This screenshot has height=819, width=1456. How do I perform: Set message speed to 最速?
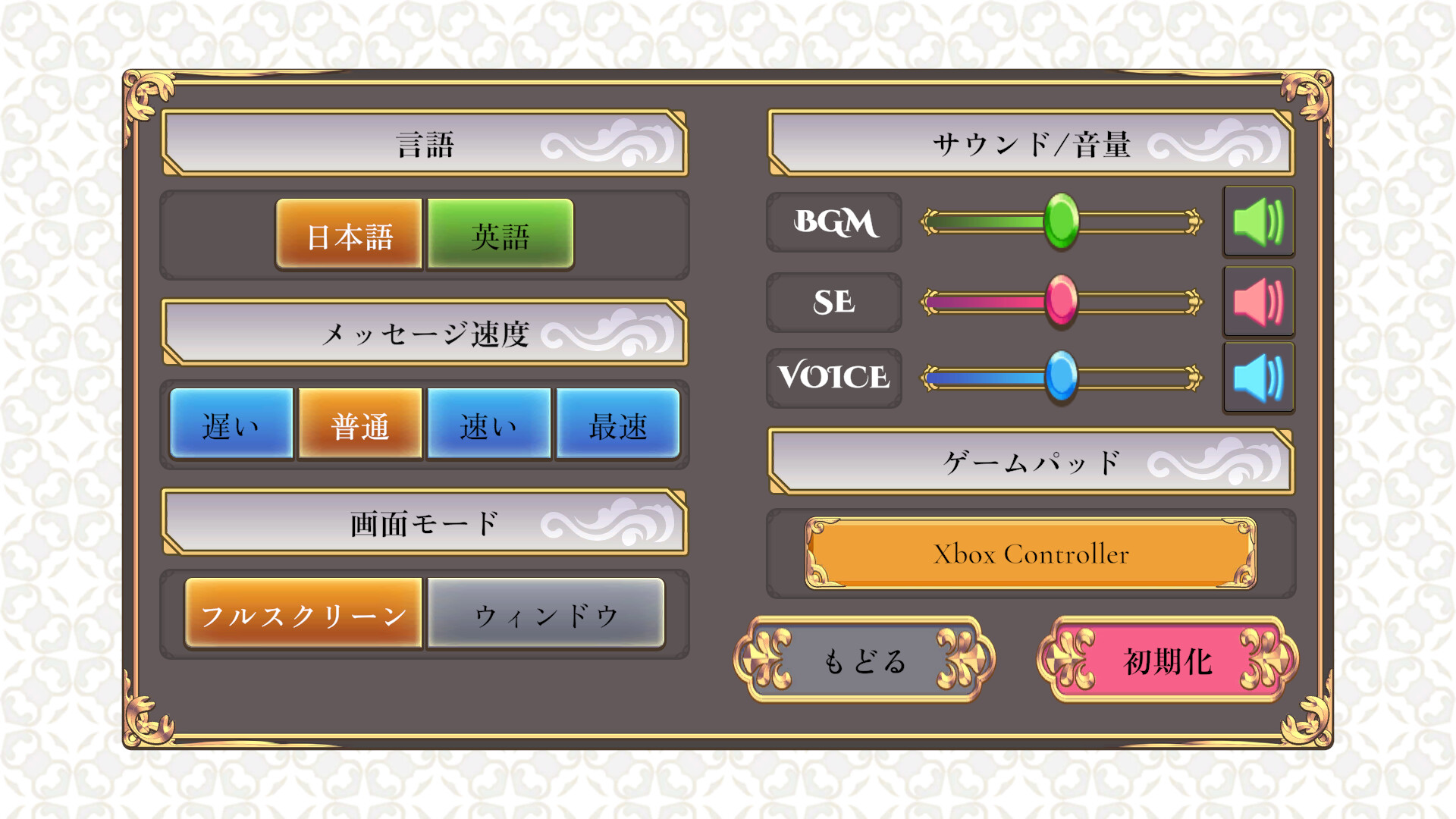point(617,426)
